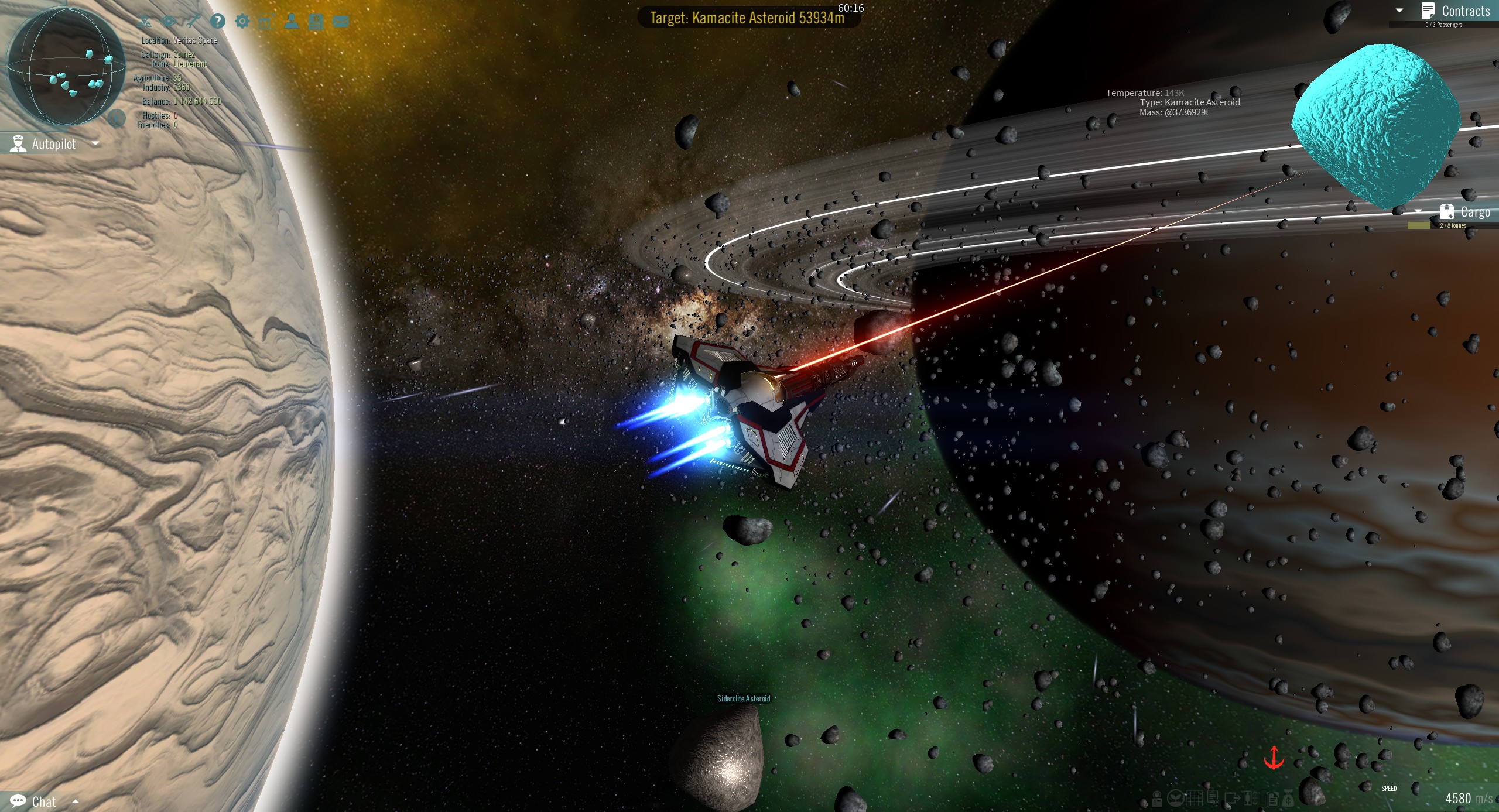Toggle the Autopilot feature

coord(53,143)
